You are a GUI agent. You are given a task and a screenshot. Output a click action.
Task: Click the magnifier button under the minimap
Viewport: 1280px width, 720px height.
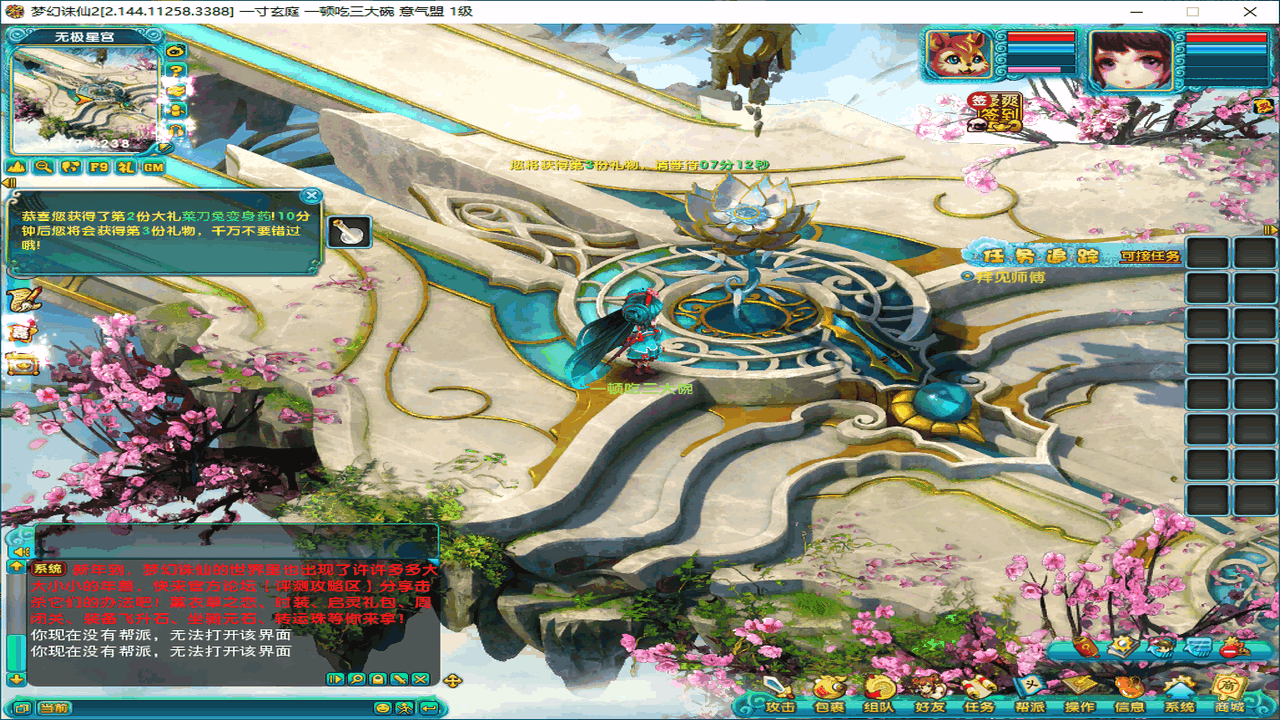(x=44, y=167)
